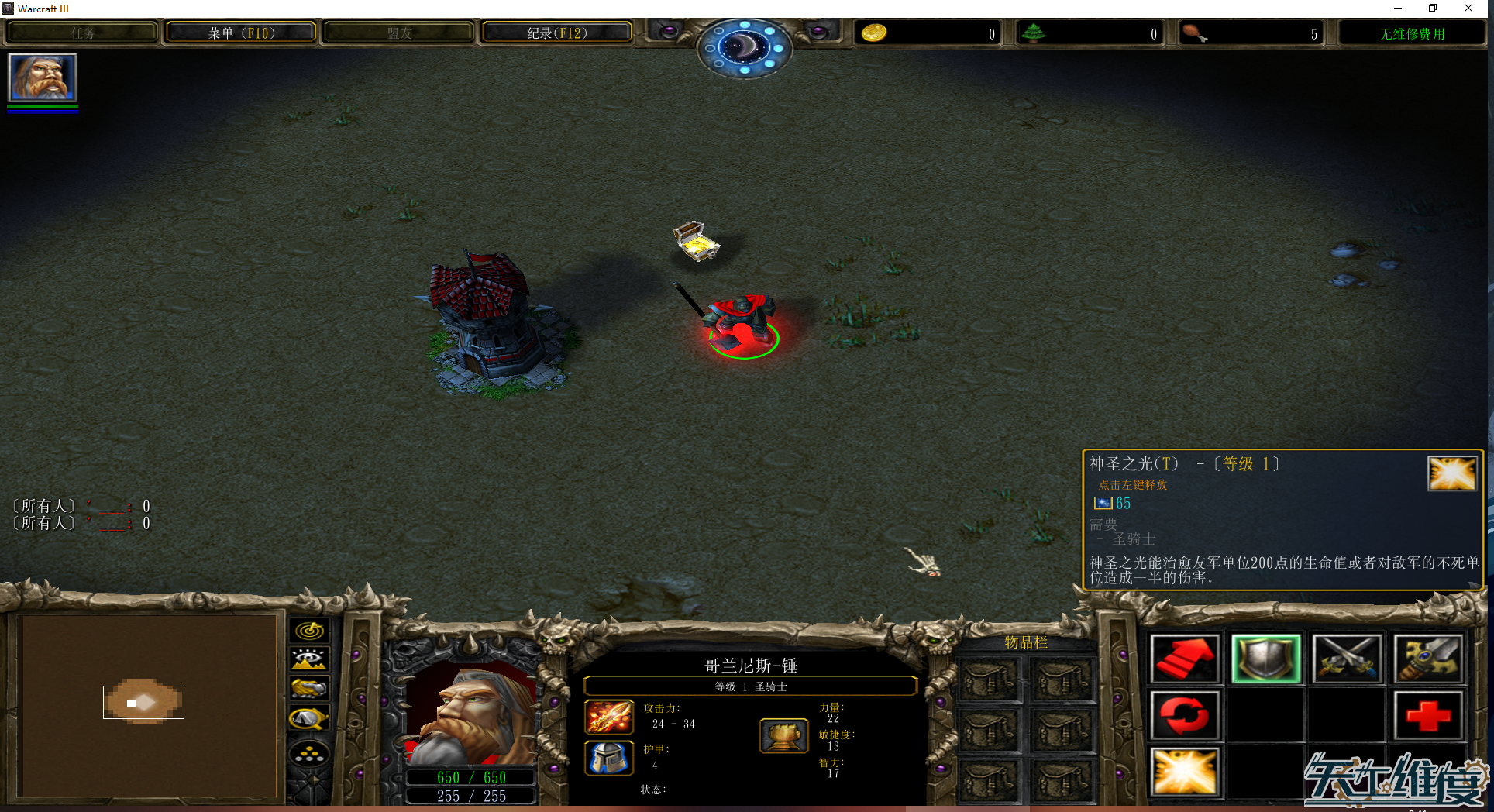Toggle minimap terrain display (eye icon)
Image resolution: width=1494 pixels, height=812 pixels.
click(309, 659)
